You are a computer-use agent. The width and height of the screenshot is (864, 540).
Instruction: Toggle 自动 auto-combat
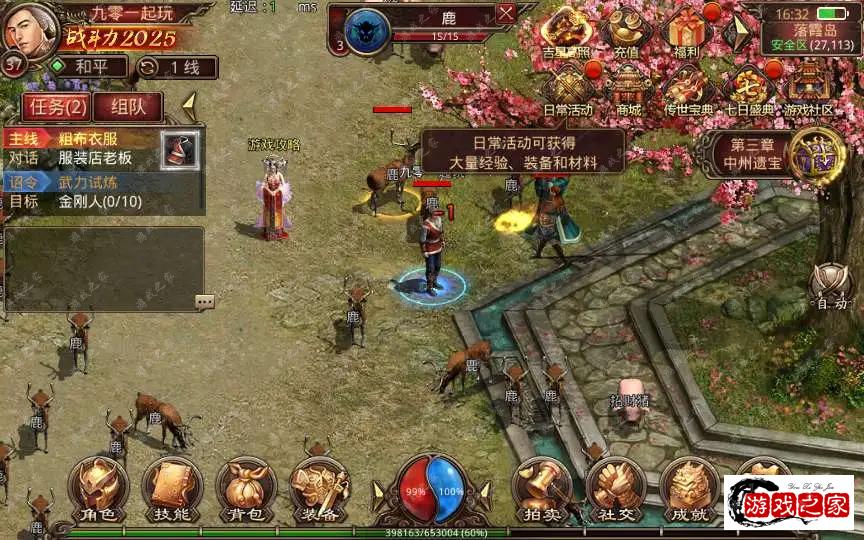coord(831,286)
